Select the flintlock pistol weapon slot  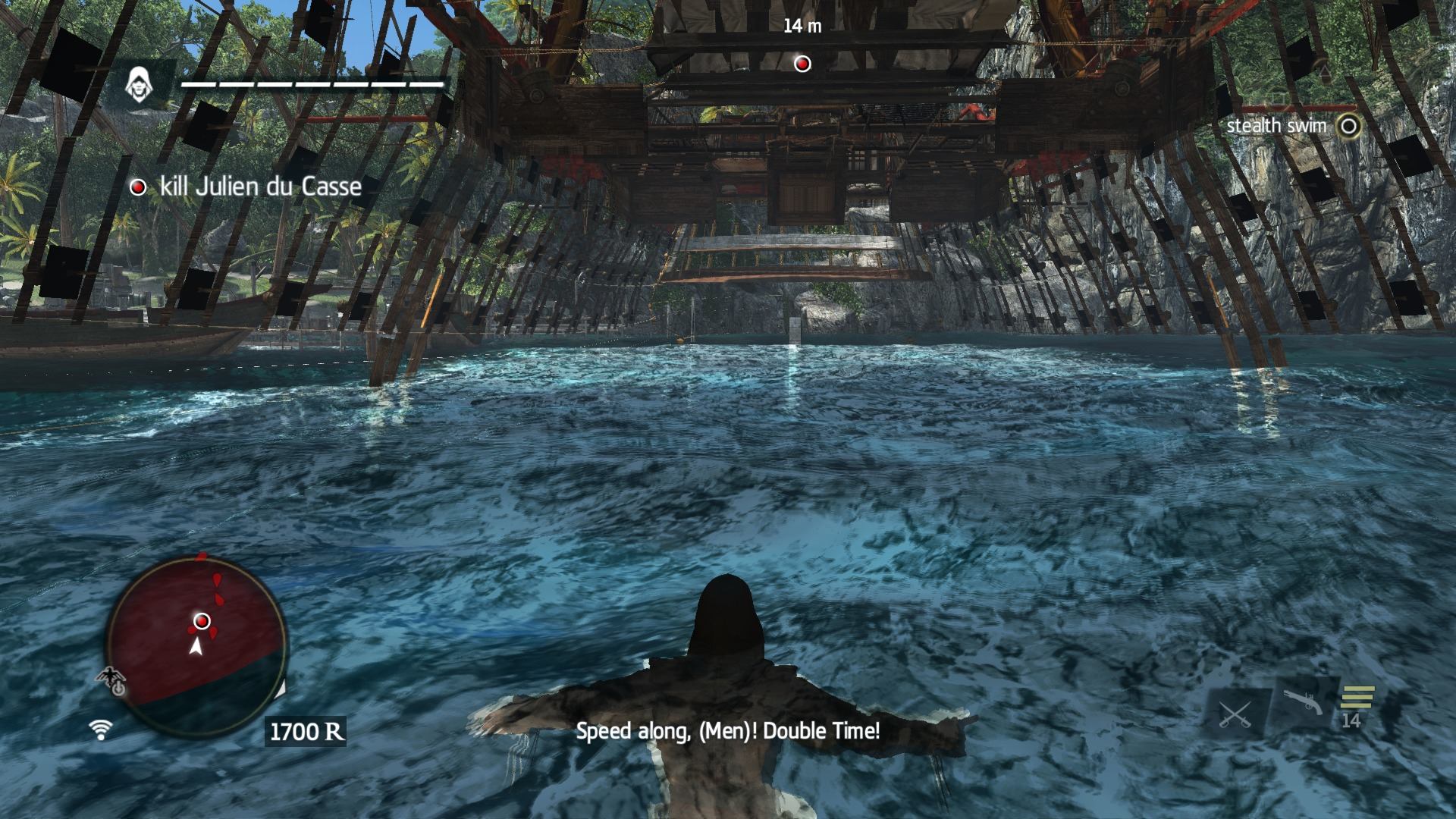point(1302,703)
